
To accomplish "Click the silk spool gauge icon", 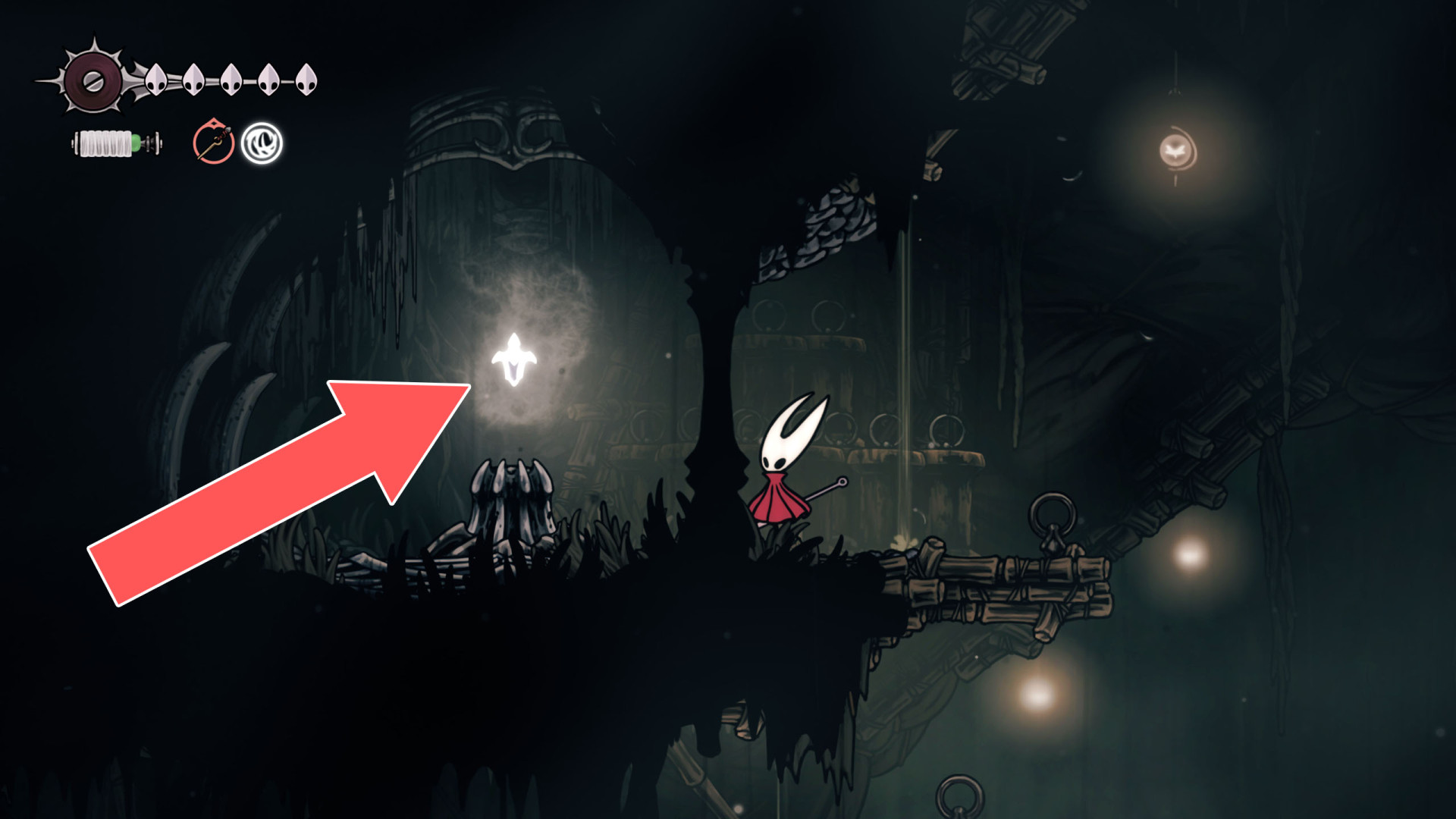I will pos(112,144).
